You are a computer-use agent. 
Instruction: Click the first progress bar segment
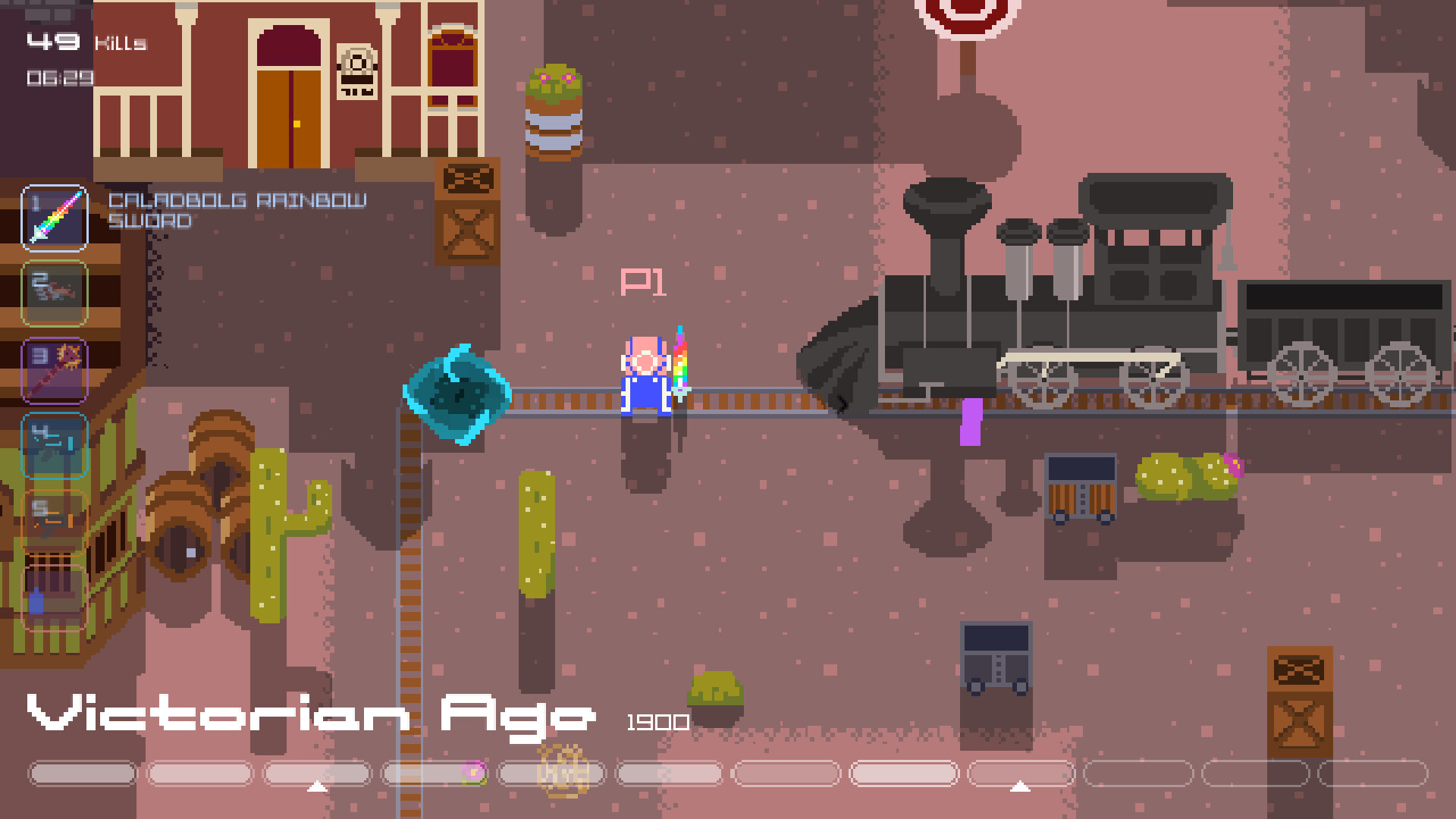(x=82, y=773)
